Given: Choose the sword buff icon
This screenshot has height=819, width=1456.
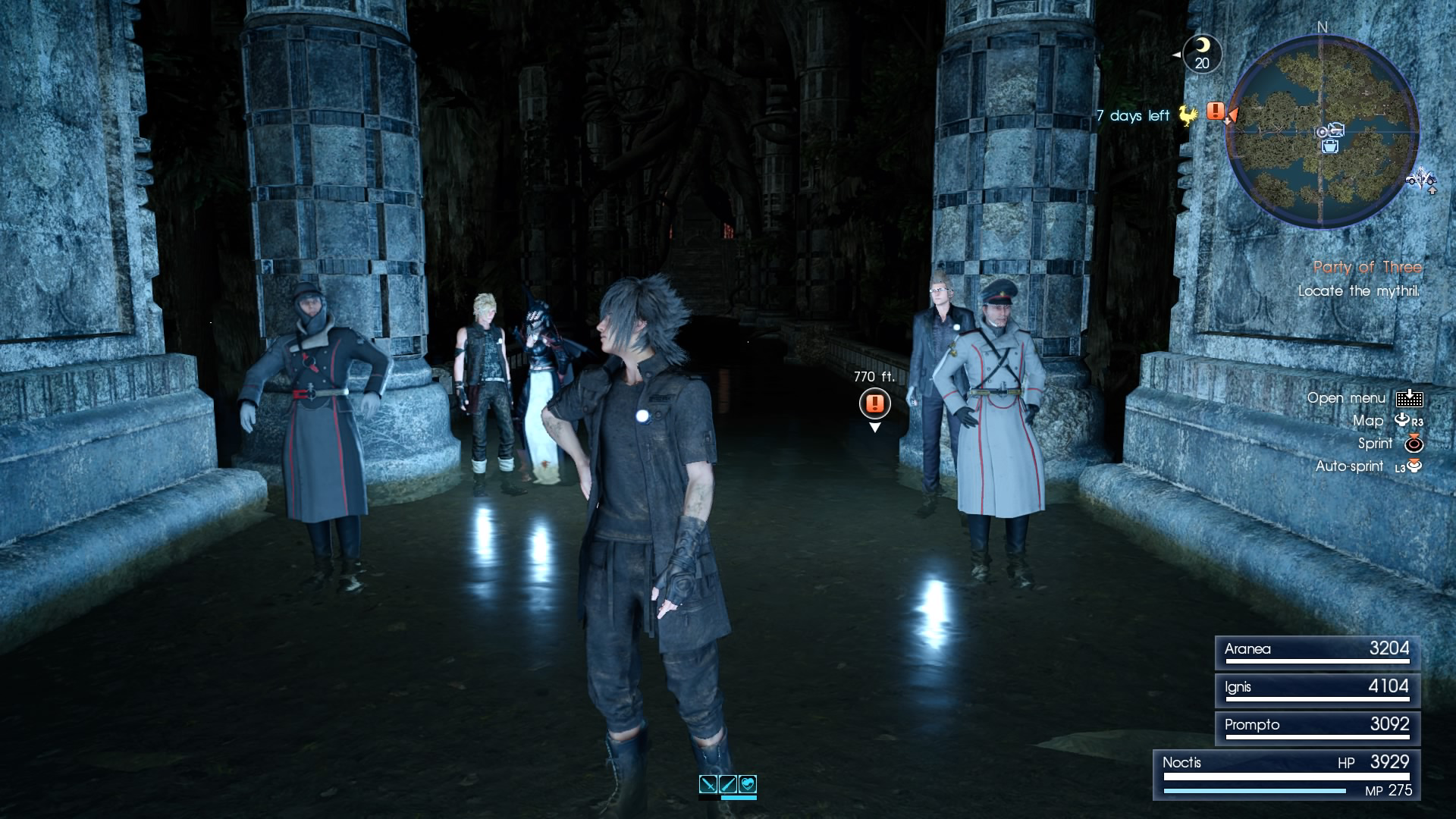Looking at the screenshot, I should 708,784.
